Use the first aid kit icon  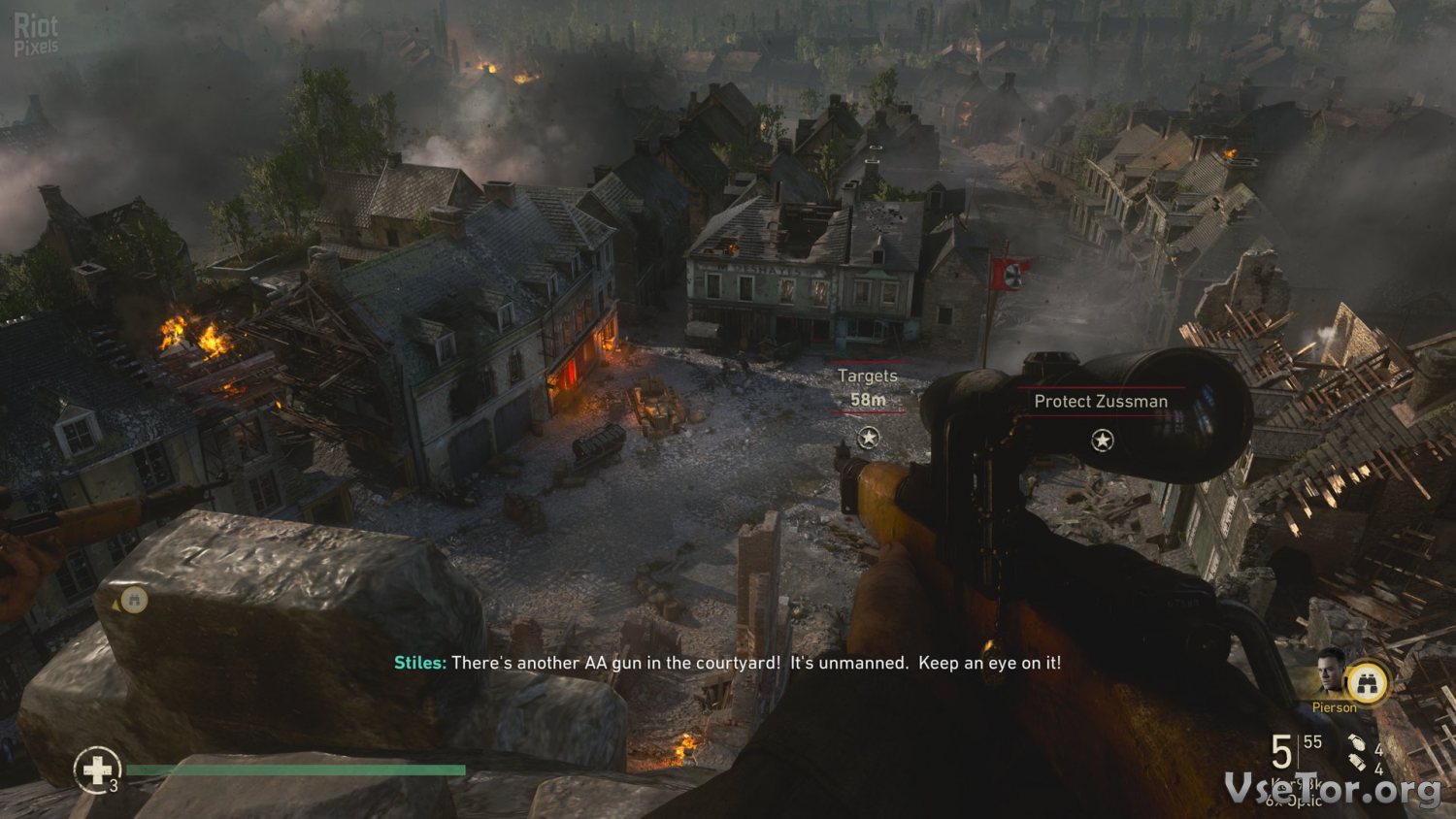pos(96,770)
